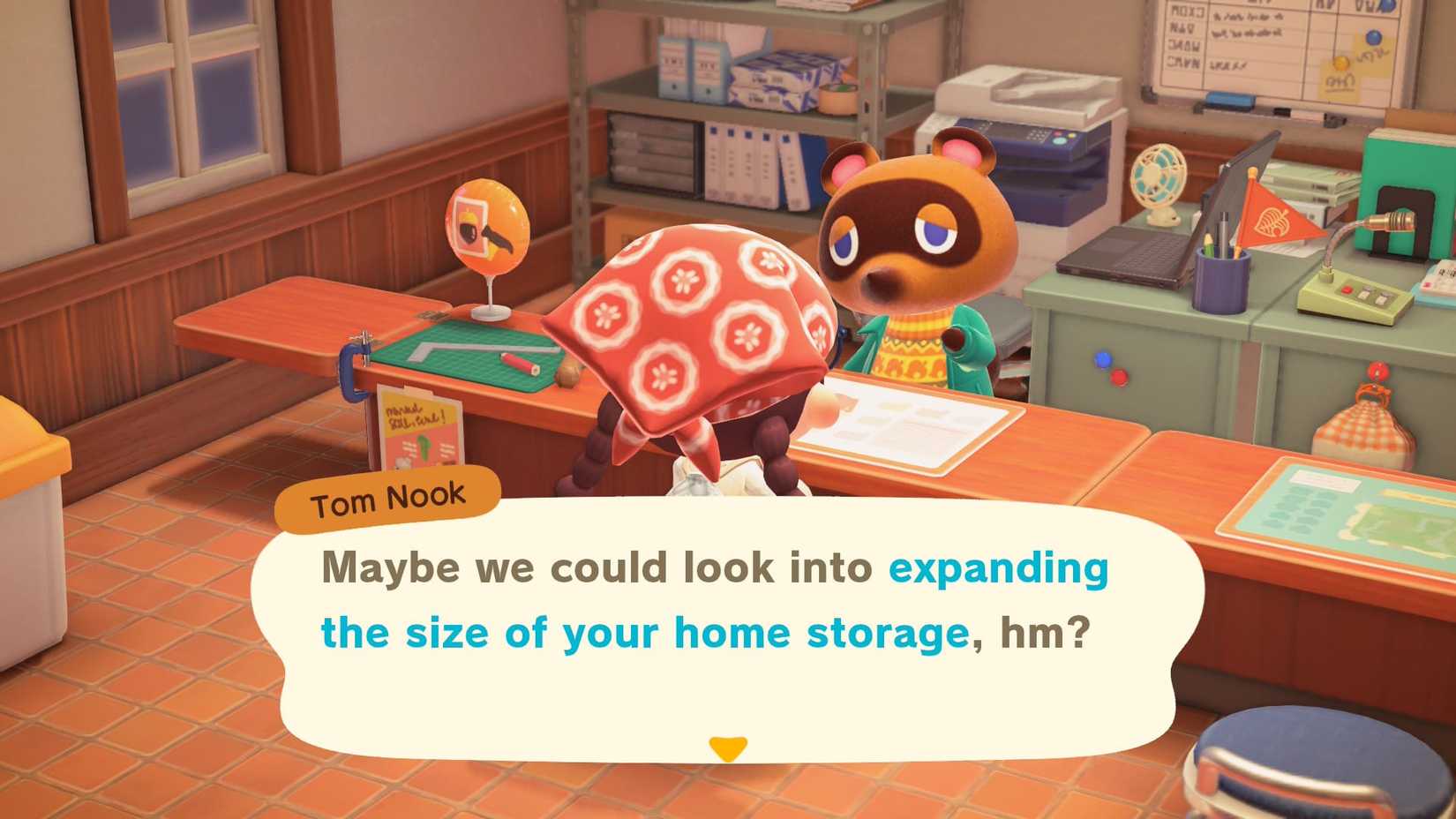Viewport: 1456px width, 819px height.
Task: Click the yellow arrow to advance the dialogue
Action: [728, 749]
